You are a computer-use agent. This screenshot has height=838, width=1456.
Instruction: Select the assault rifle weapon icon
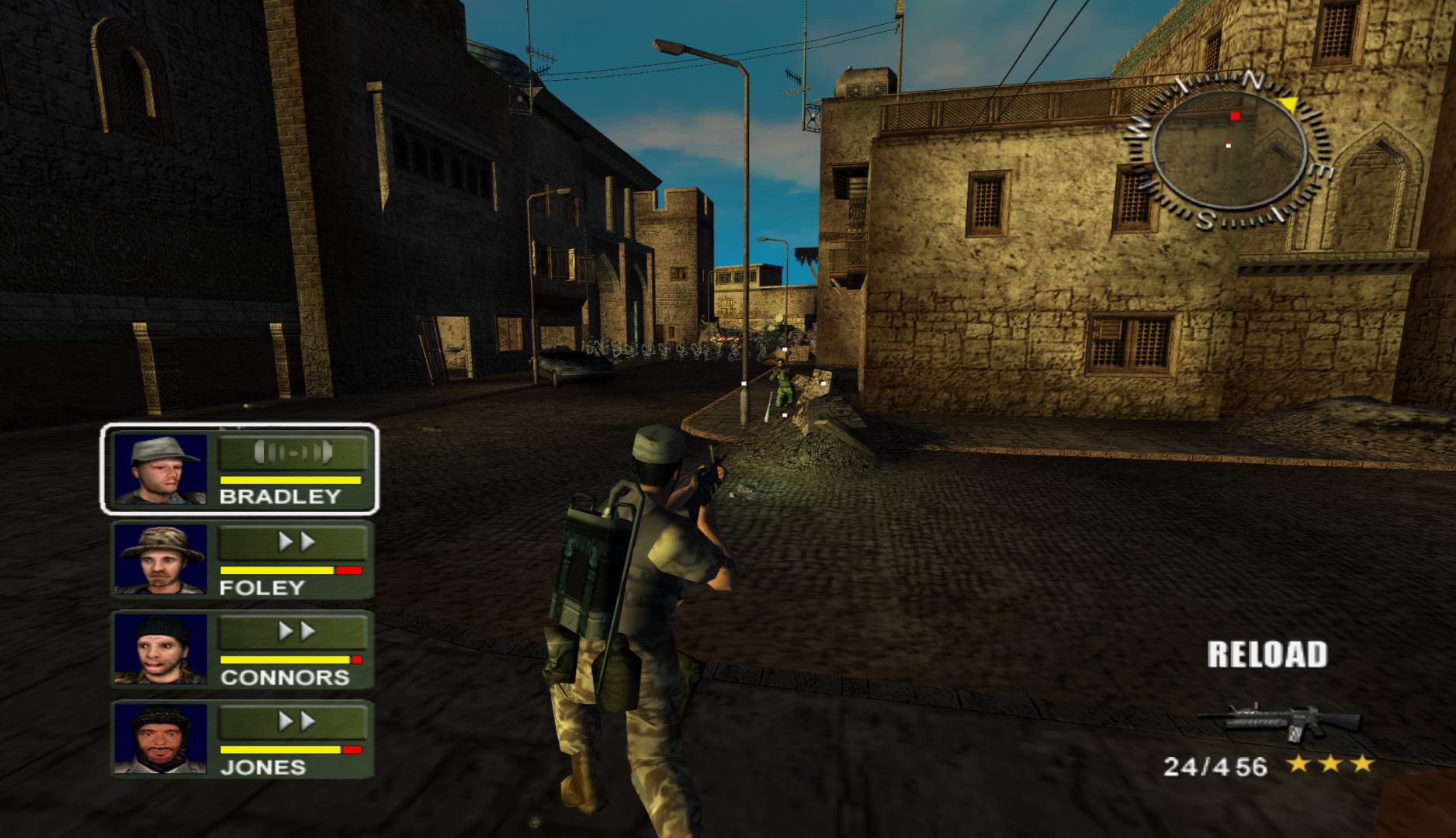[1279, 721]
